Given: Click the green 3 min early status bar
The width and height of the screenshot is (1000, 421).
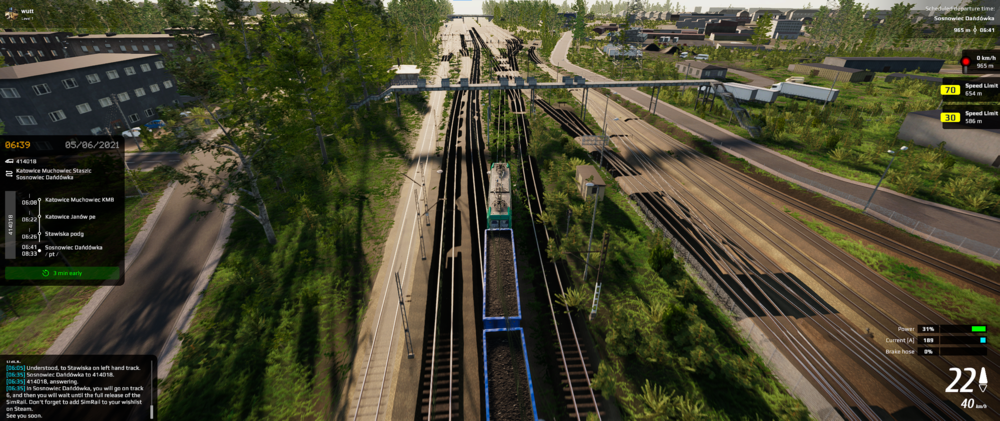Looking at the screenshot, I should click(62, 273).
